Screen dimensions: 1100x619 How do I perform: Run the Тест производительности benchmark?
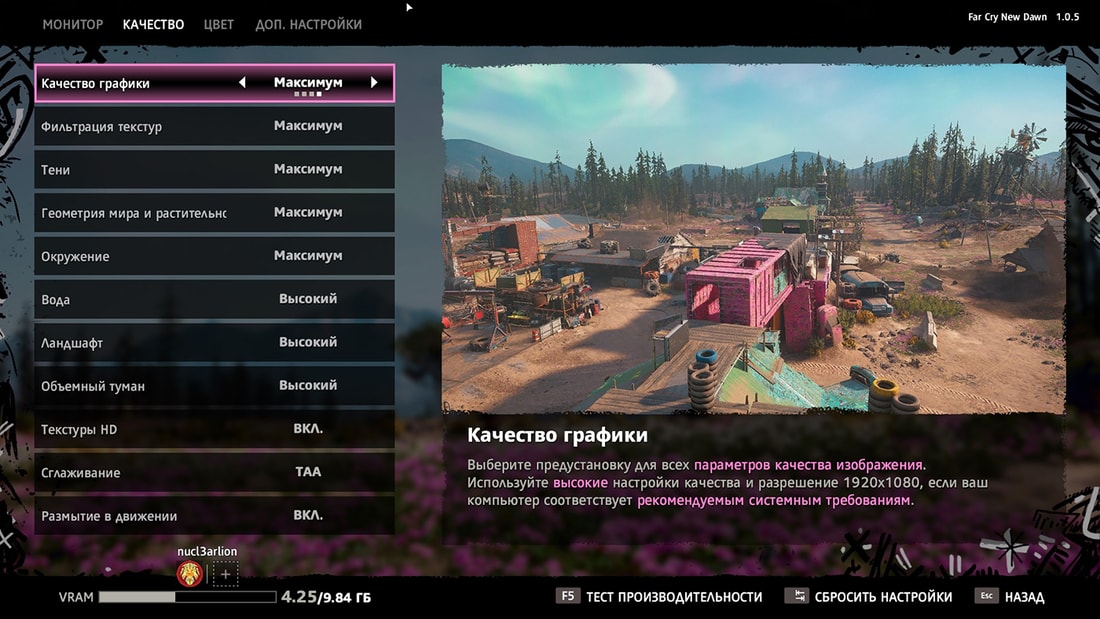pyautogui.click(x=660, y=597)
